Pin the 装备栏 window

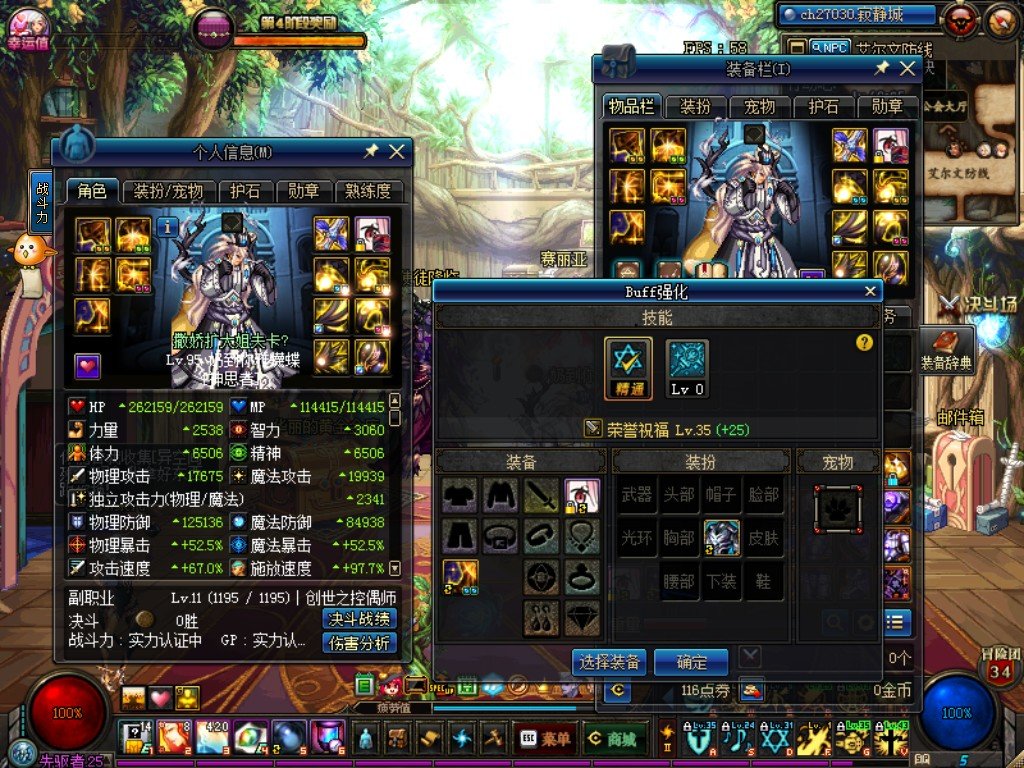(881, 68)
